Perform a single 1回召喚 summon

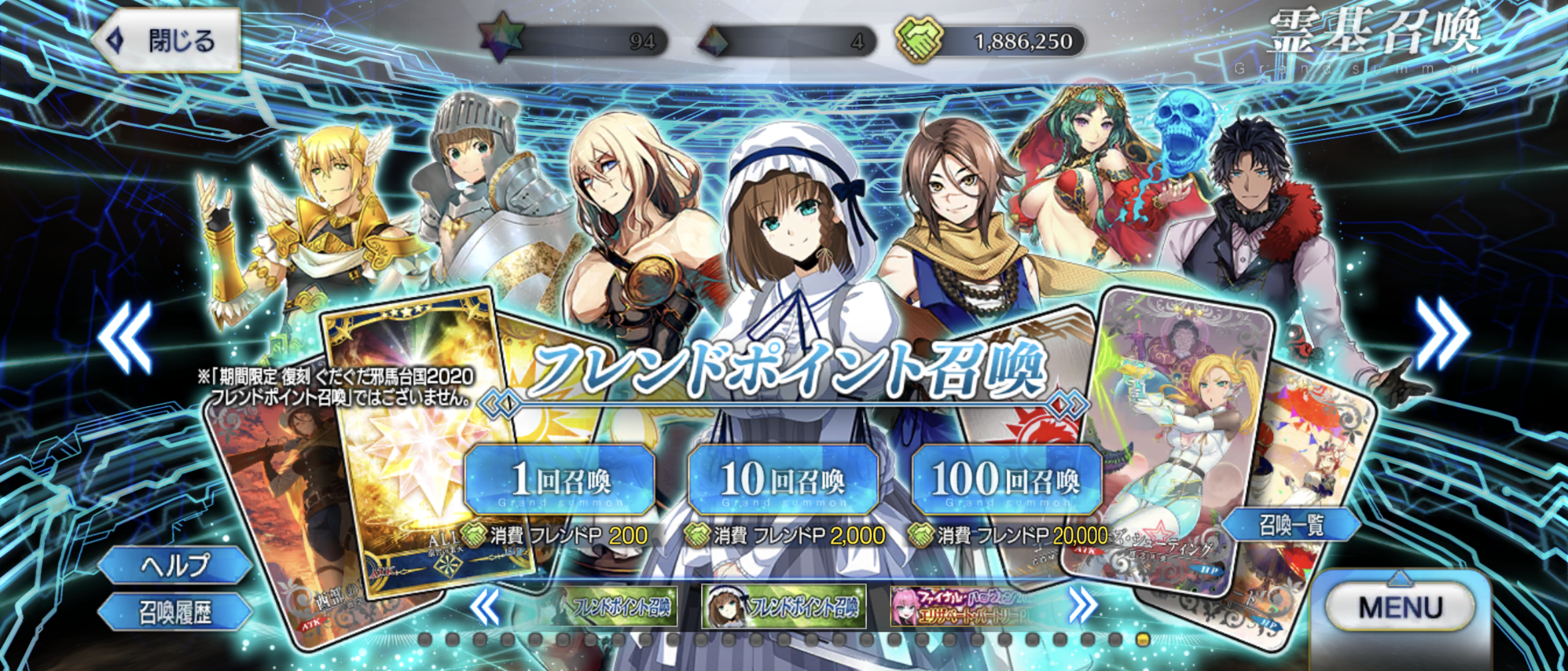(560, 480)
